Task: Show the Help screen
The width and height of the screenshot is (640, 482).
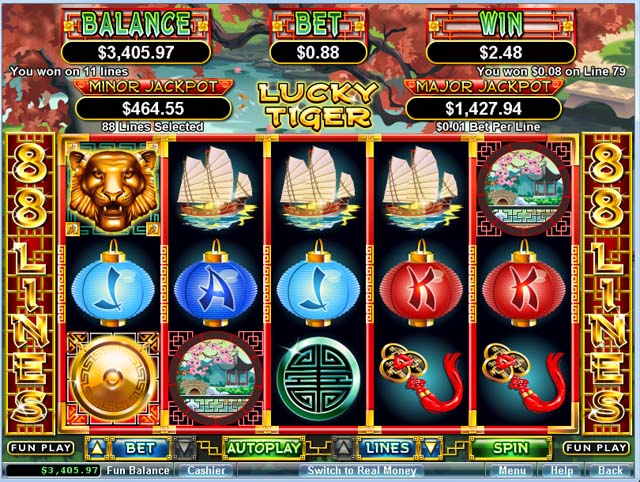Action: click(562, 470)
